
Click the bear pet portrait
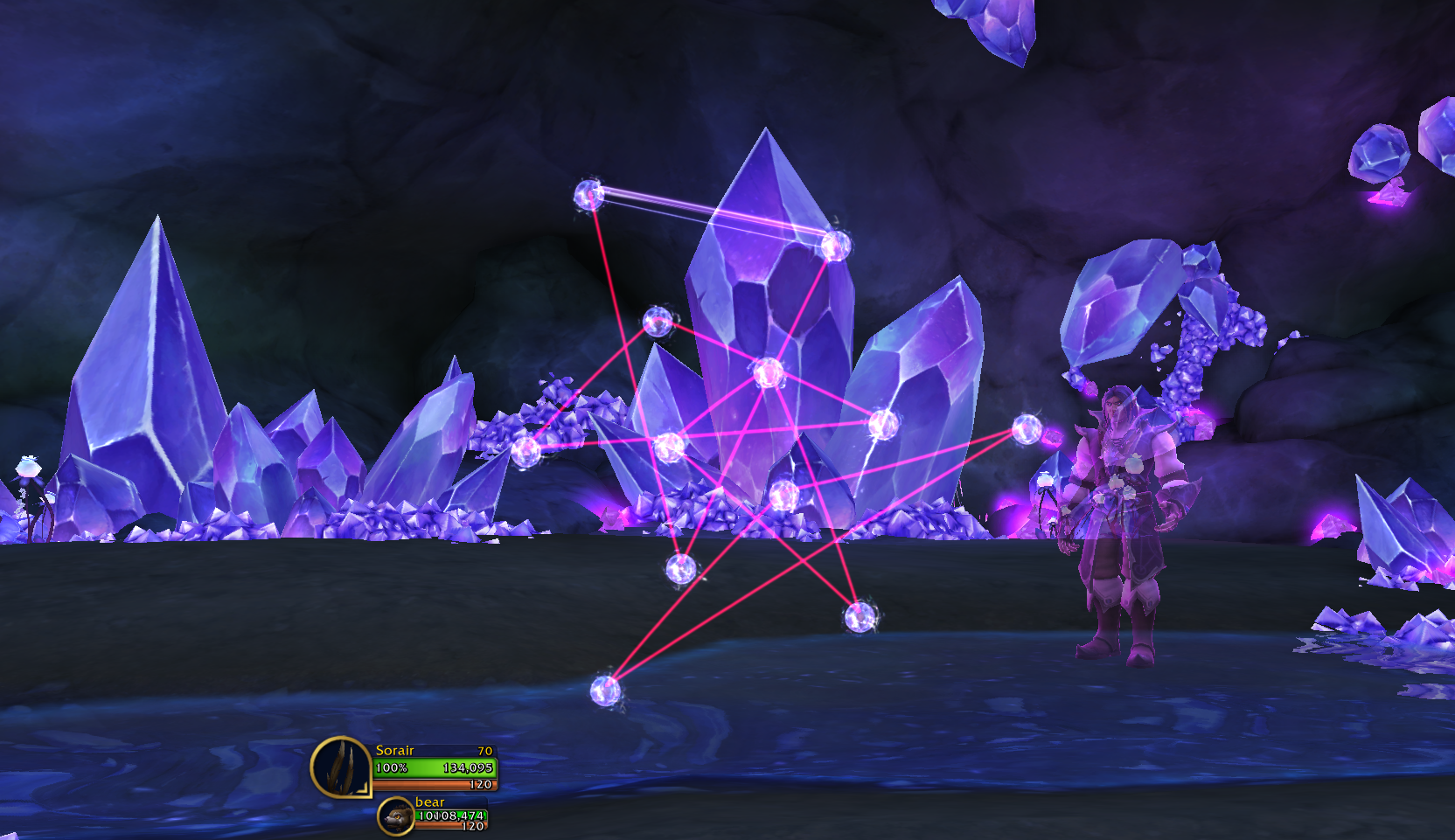tap(396, 816)
